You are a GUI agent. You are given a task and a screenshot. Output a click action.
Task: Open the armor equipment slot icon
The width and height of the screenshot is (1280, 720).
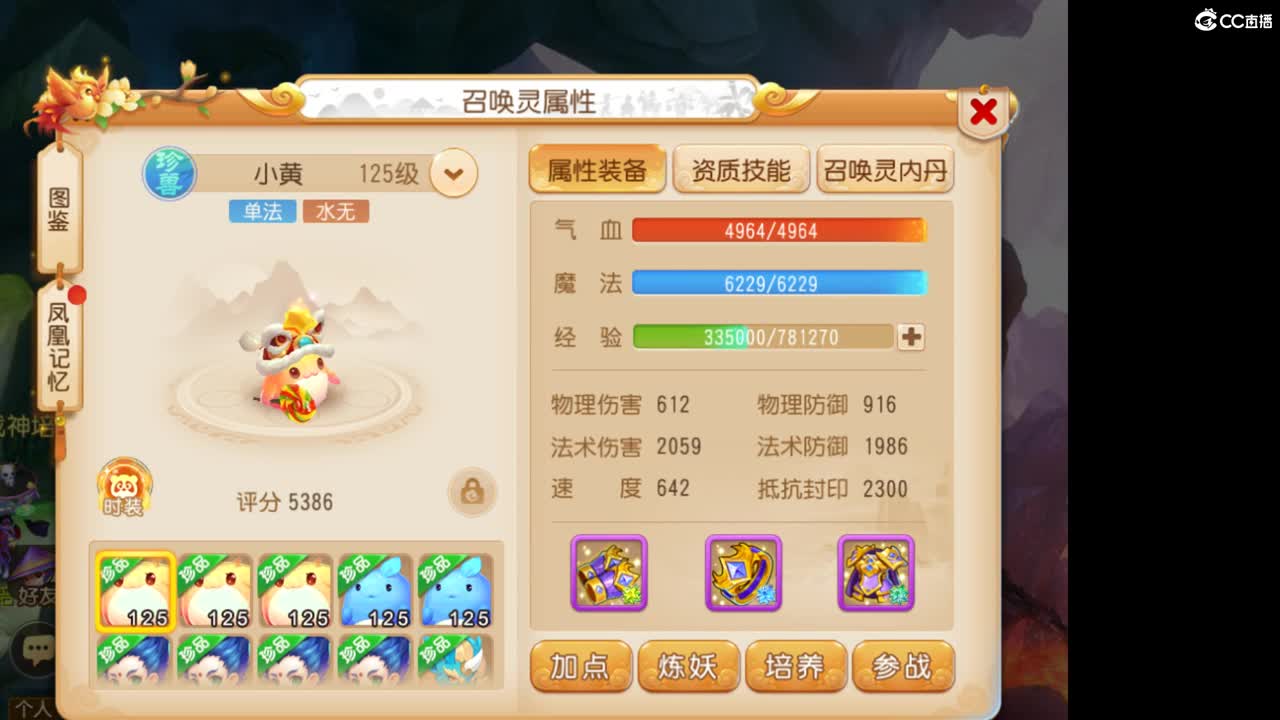click(x=876, y=572)
